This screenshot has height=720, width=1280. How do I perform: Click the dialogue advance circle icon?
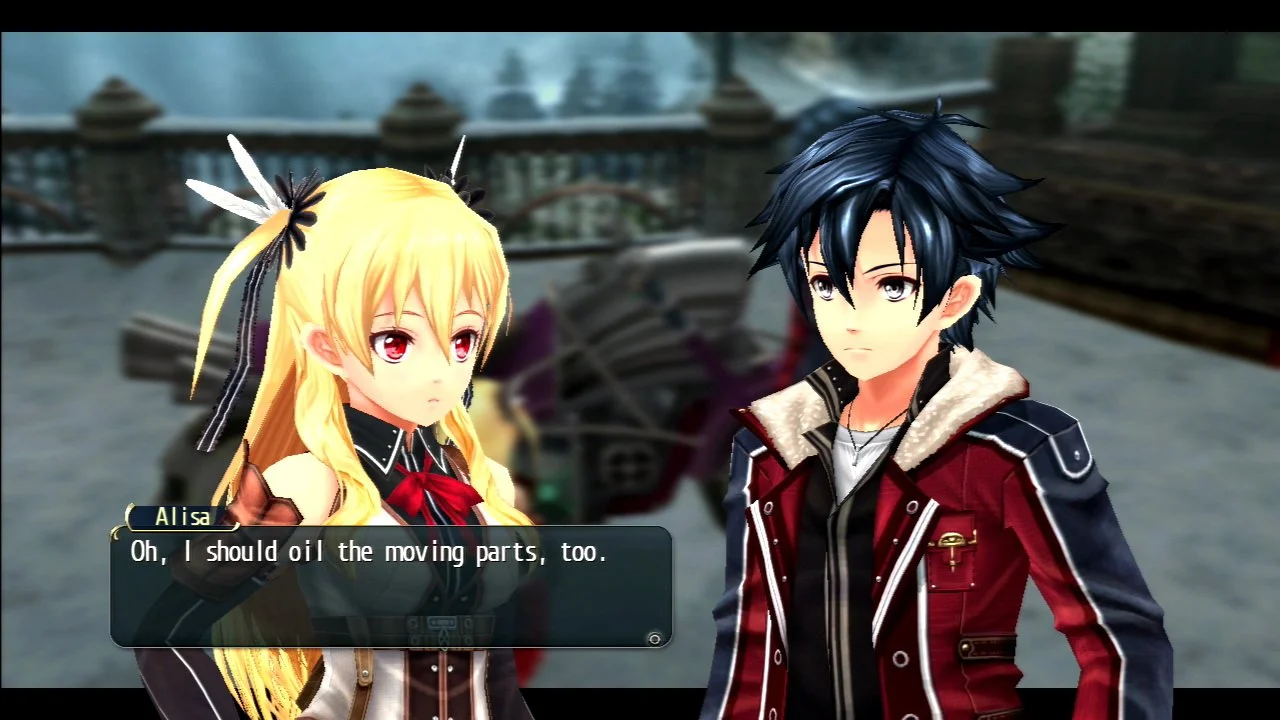coord(655,636)
